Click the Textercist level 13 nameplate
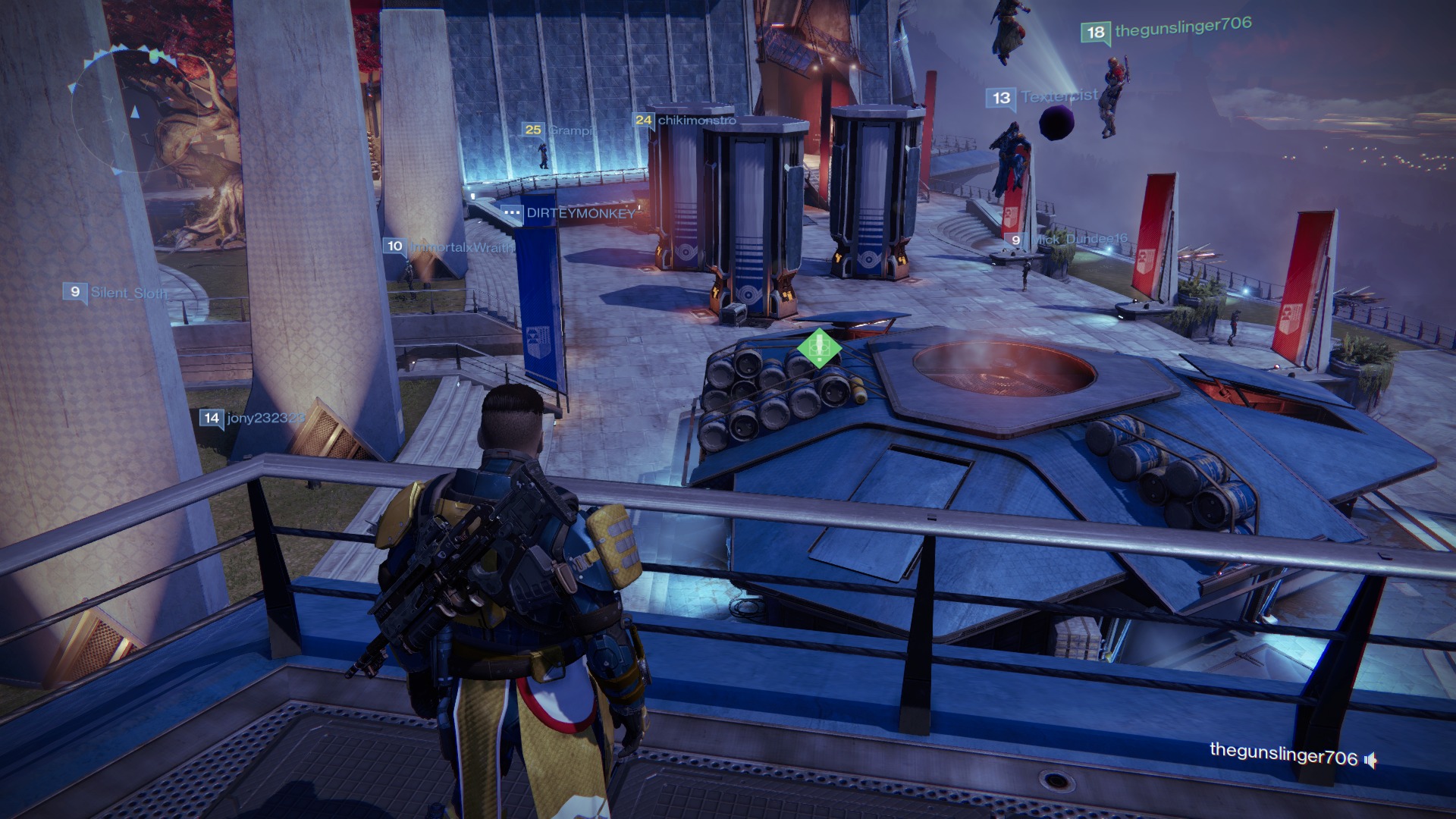The width and height of the screenshot is (1456, 819). point(1042,97)
